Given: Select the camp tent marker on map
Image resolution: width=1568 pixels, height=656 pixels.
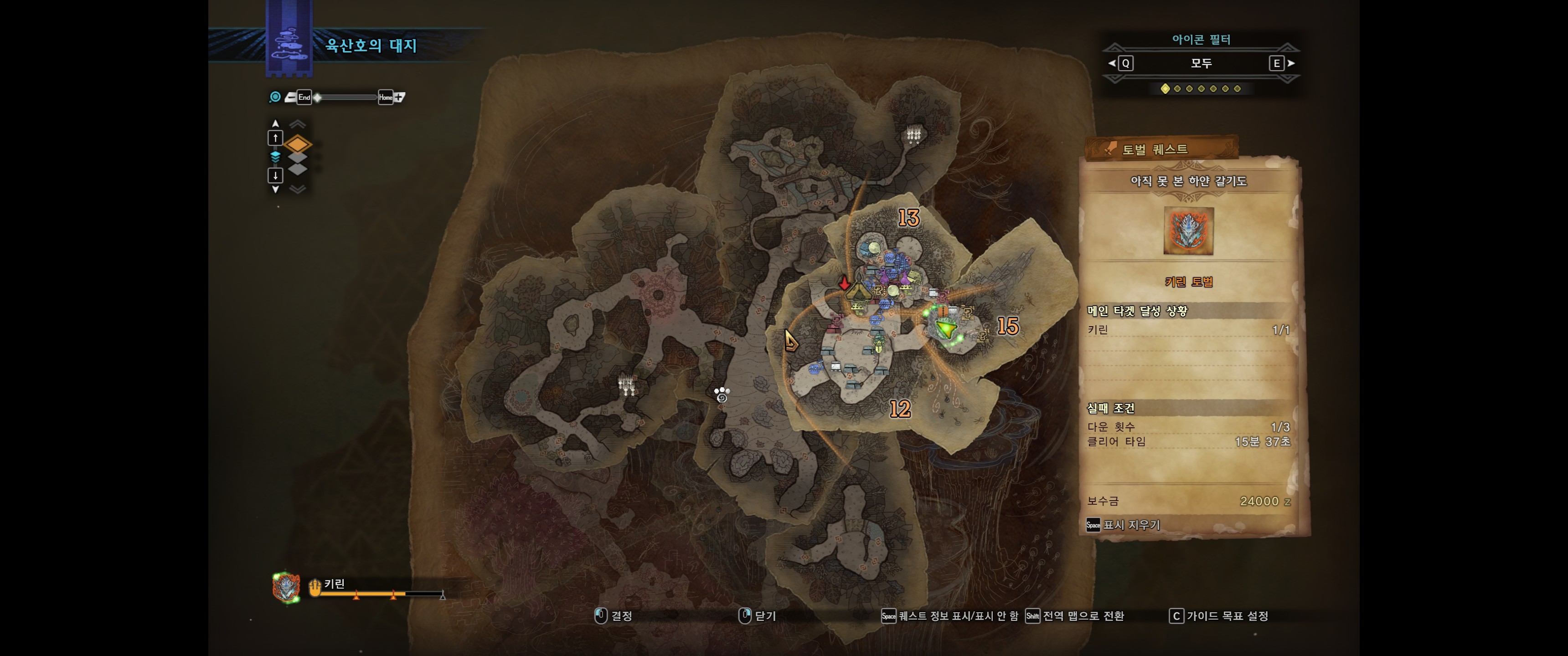Looking at the screenshot, I should coord(858,294).
